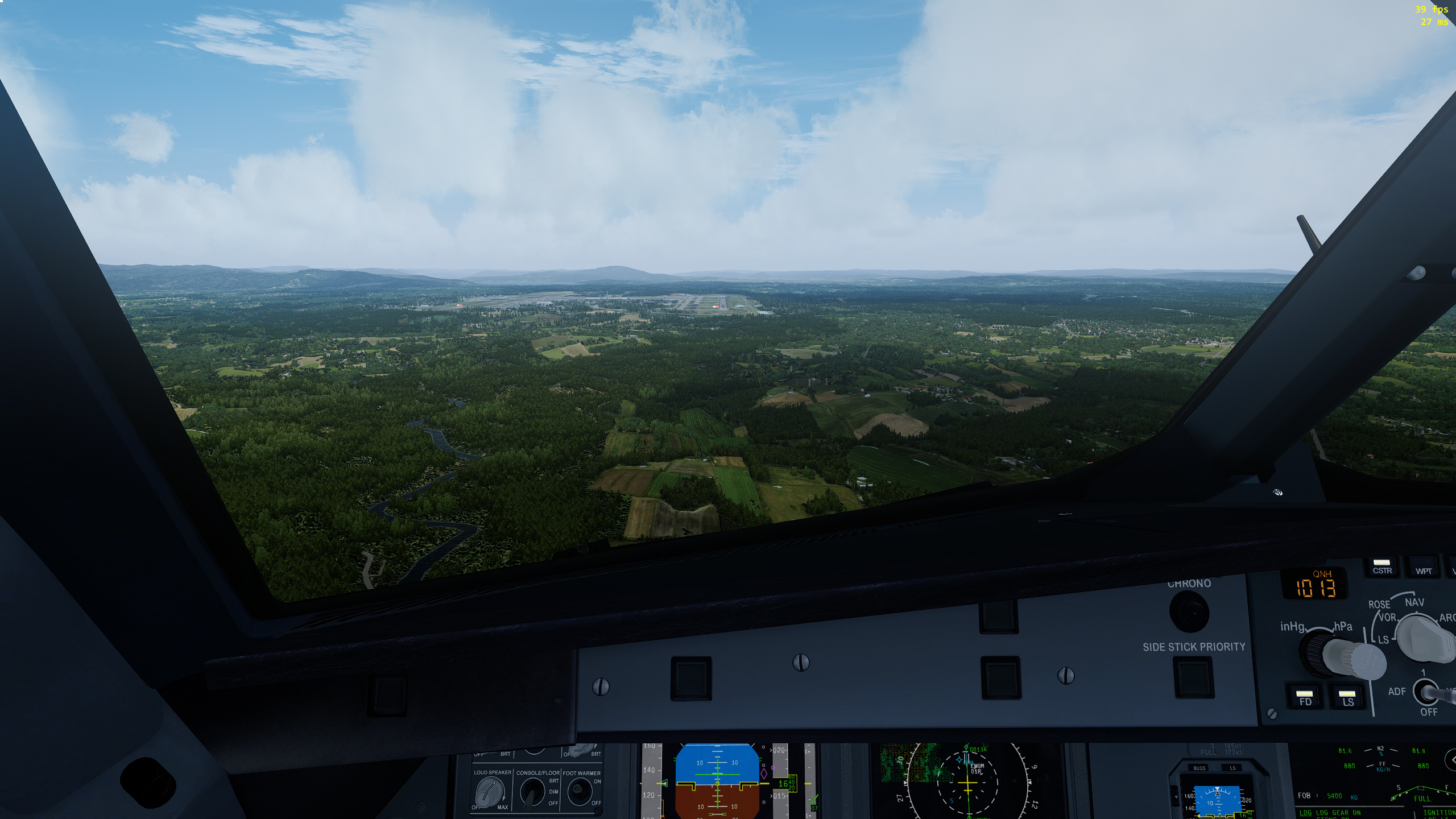The width and height of the screenshot is (1456, 819).
Task: Toggle the FOOT WARMER switch
Action: click(580, 791)
